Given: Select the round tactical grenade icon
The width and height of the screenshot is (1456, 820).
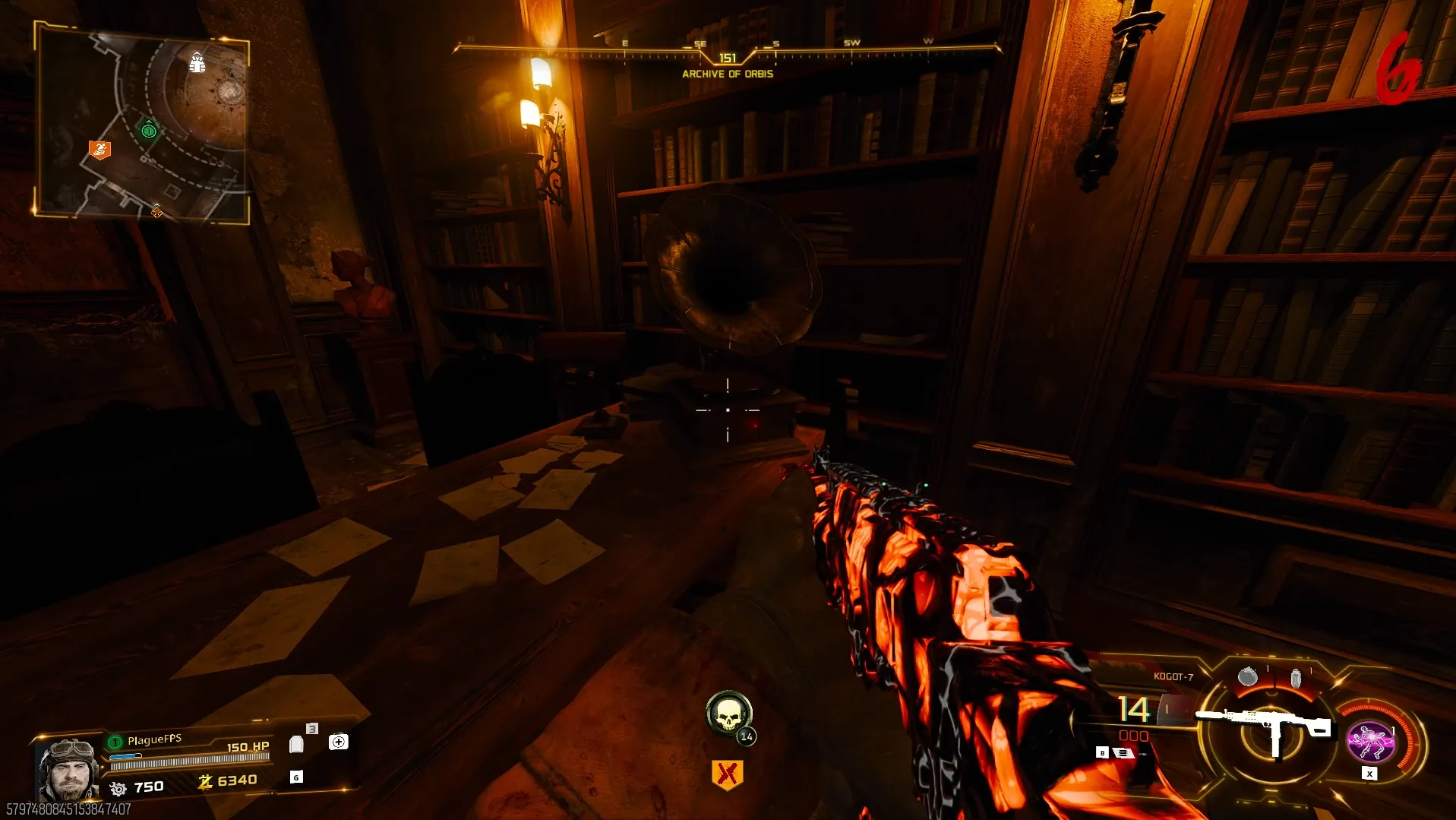Looking at the screenshot, I should [x=1247, y=676].
